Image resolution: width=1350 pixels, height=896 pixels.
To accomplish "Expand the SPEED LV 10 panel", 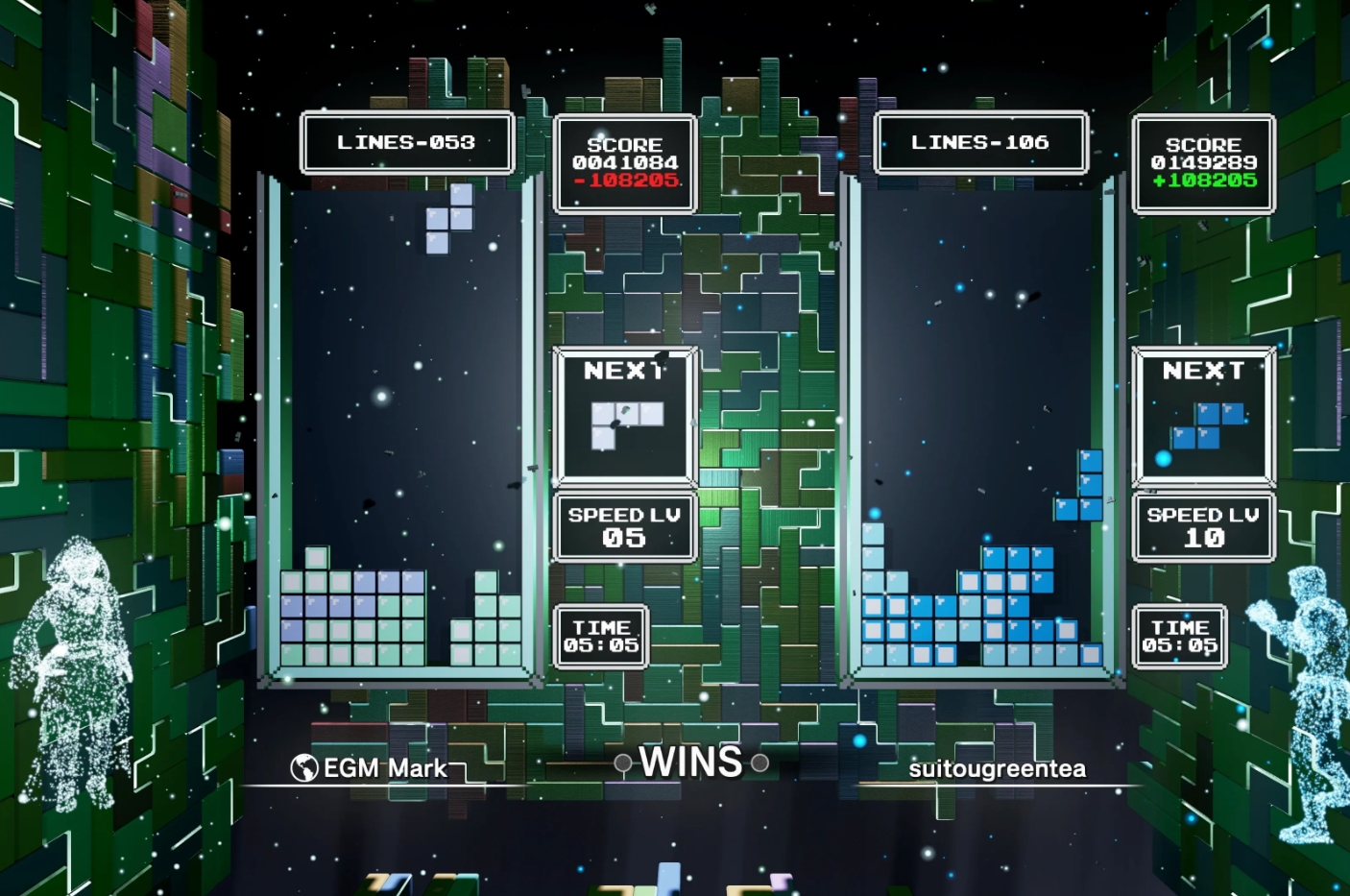I will 1203,526.
